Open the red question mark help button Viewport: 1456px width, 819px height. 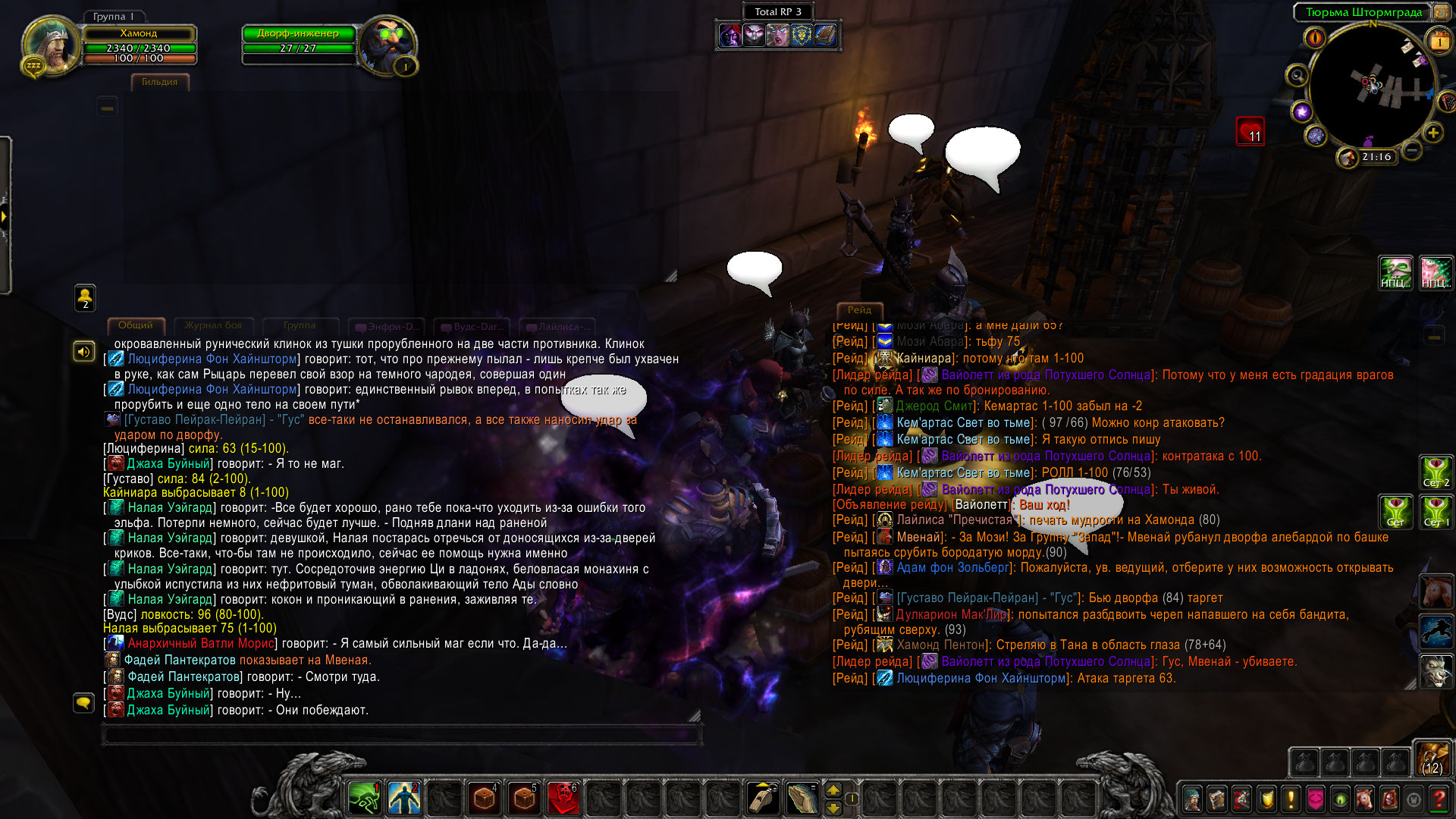(1438, 799)
